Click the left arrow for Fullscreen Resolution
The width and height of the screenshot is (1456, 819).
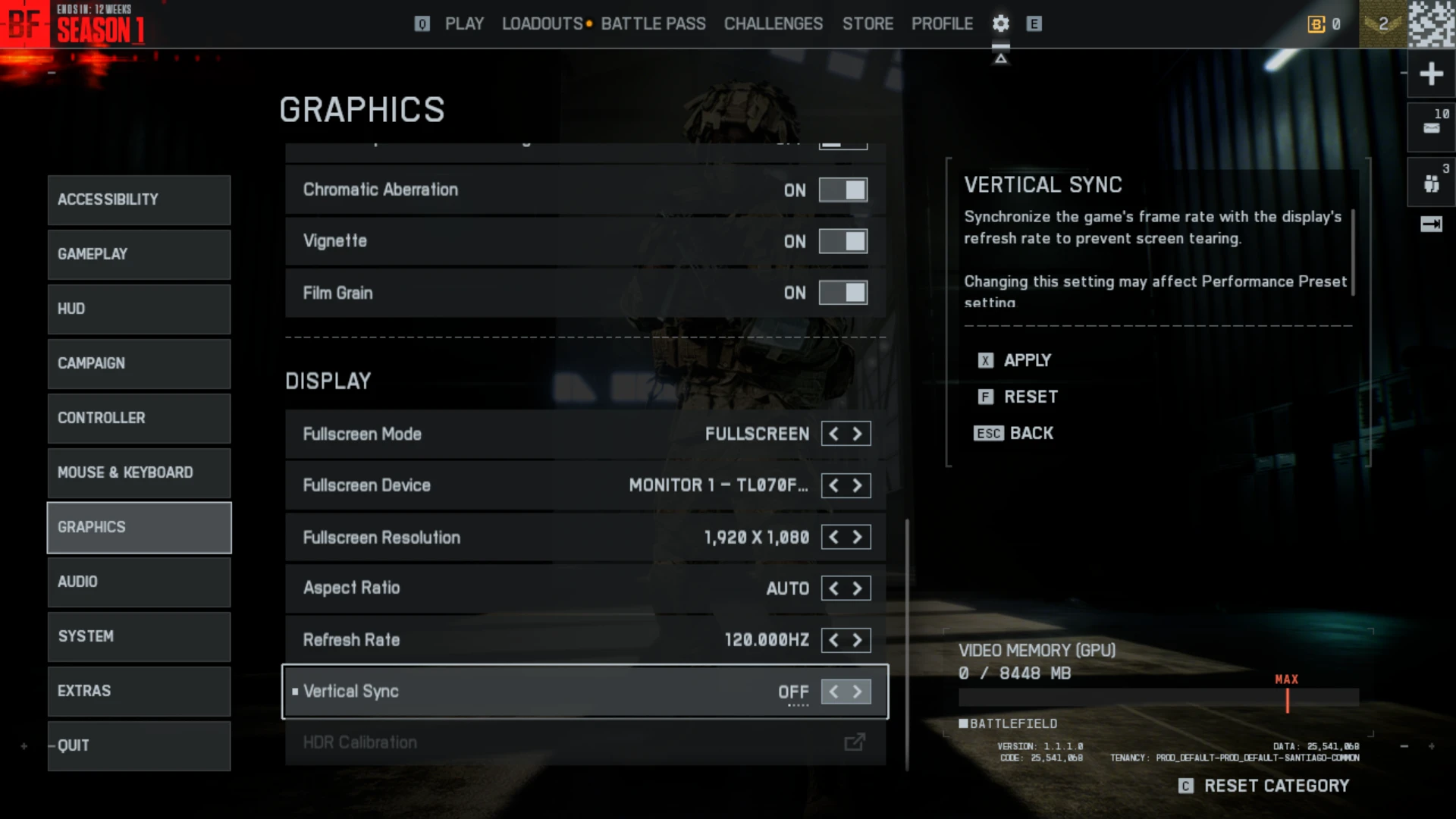coord(833,538)
